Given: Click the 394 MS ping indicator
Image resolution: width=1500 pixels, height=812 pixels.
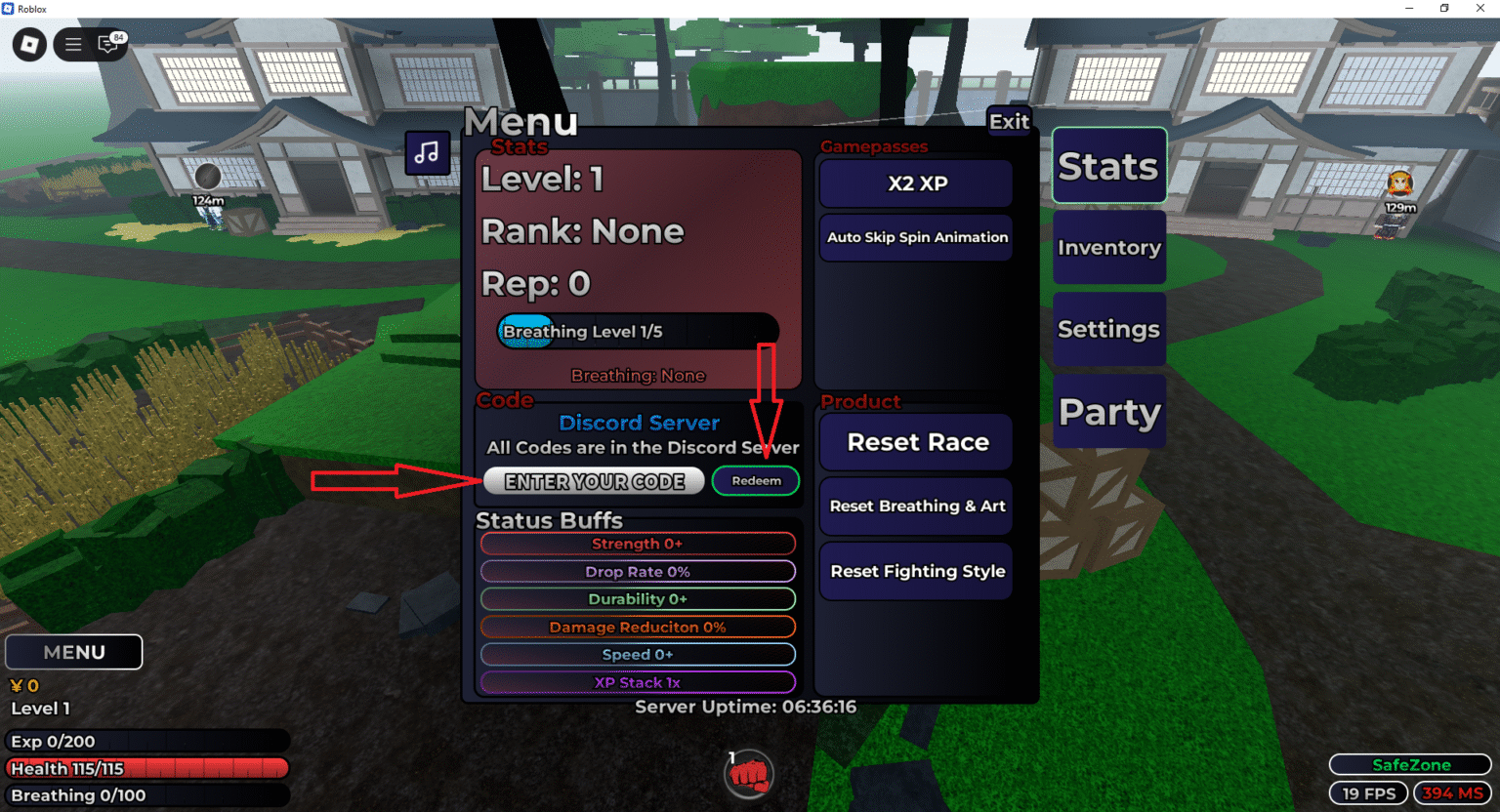Looking at the screenshot, I should [x=1451, y=792].
